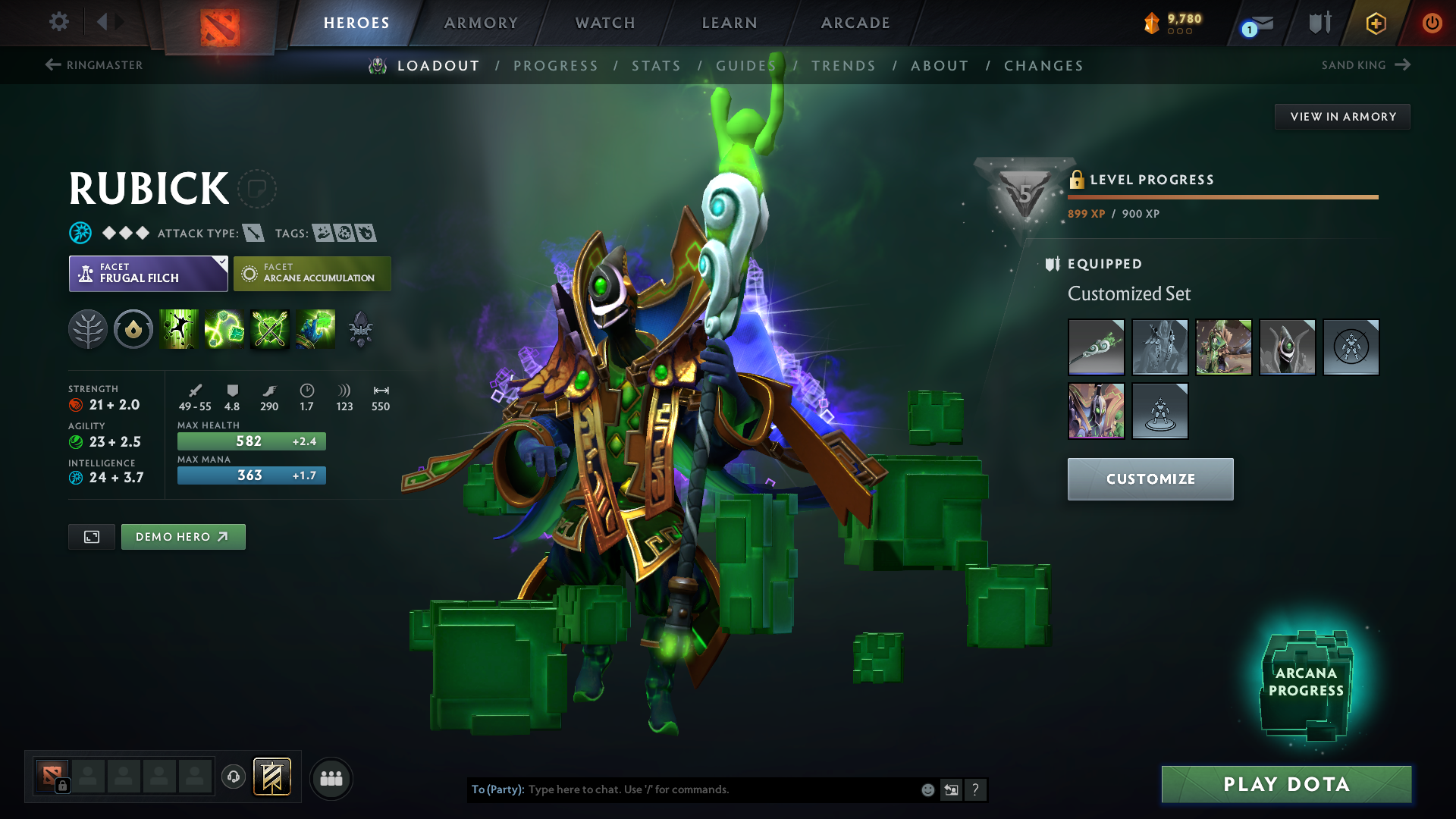
Task: Click the Customize button
Action: [x=1150, y=479]
